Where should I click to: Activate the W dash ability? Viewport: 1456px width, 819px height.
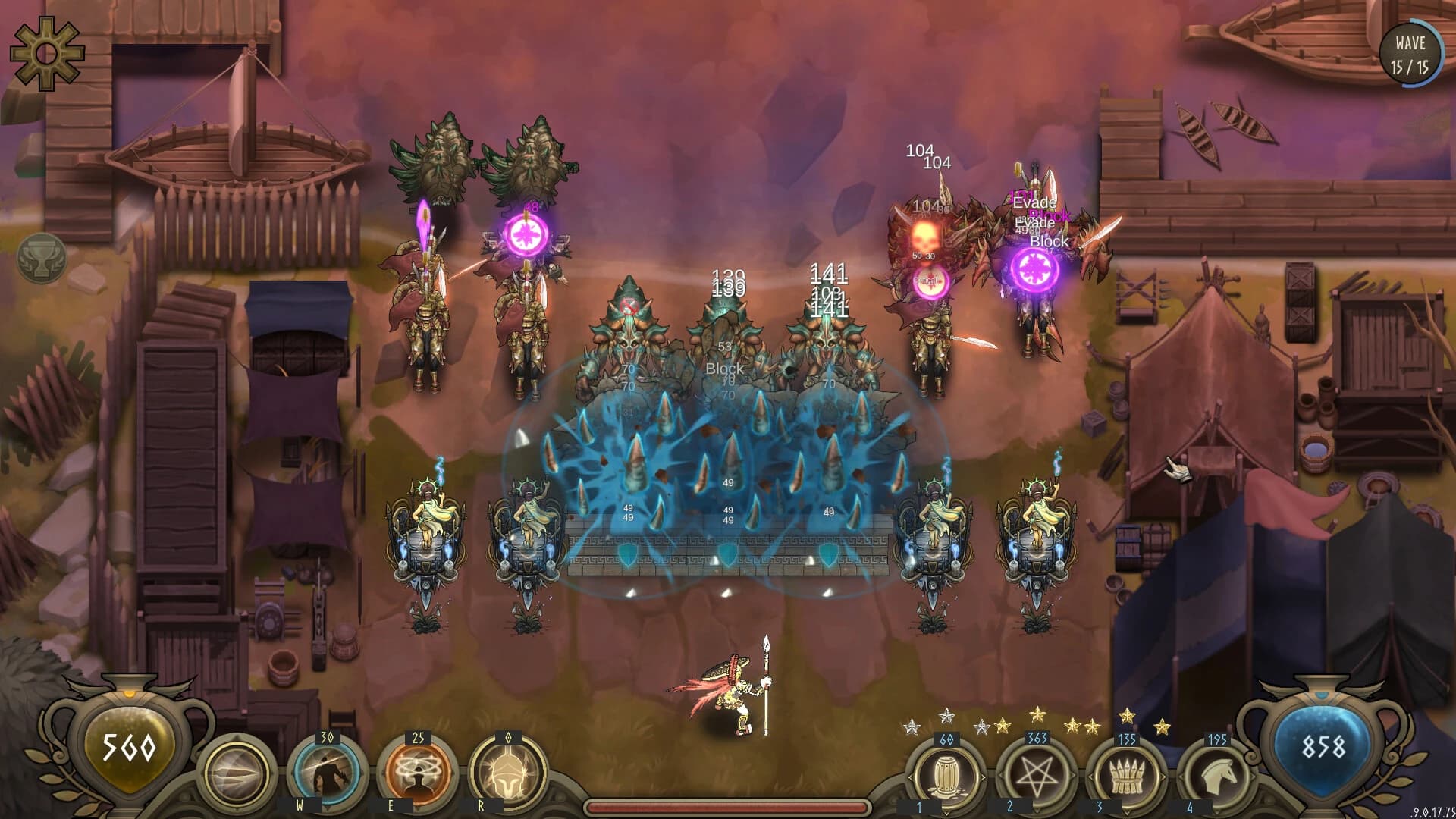click(x=325, y=773)
